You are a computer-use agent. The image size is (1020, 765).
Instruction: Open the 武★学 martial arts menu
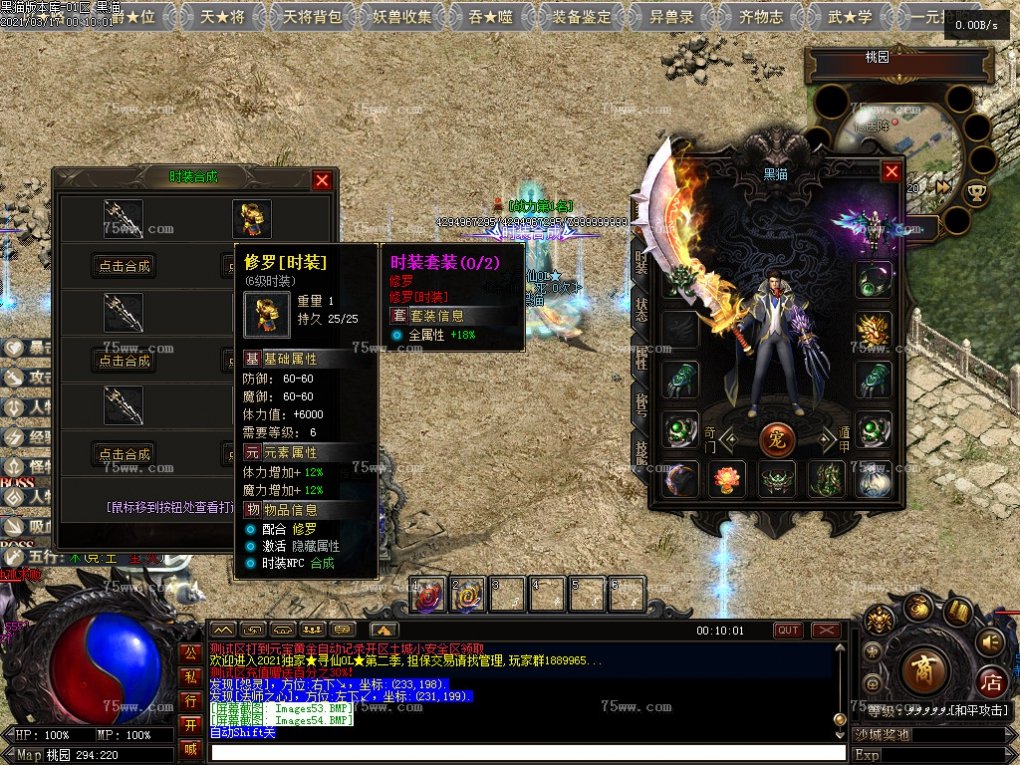pyautogui.click(x=850, y=17)
